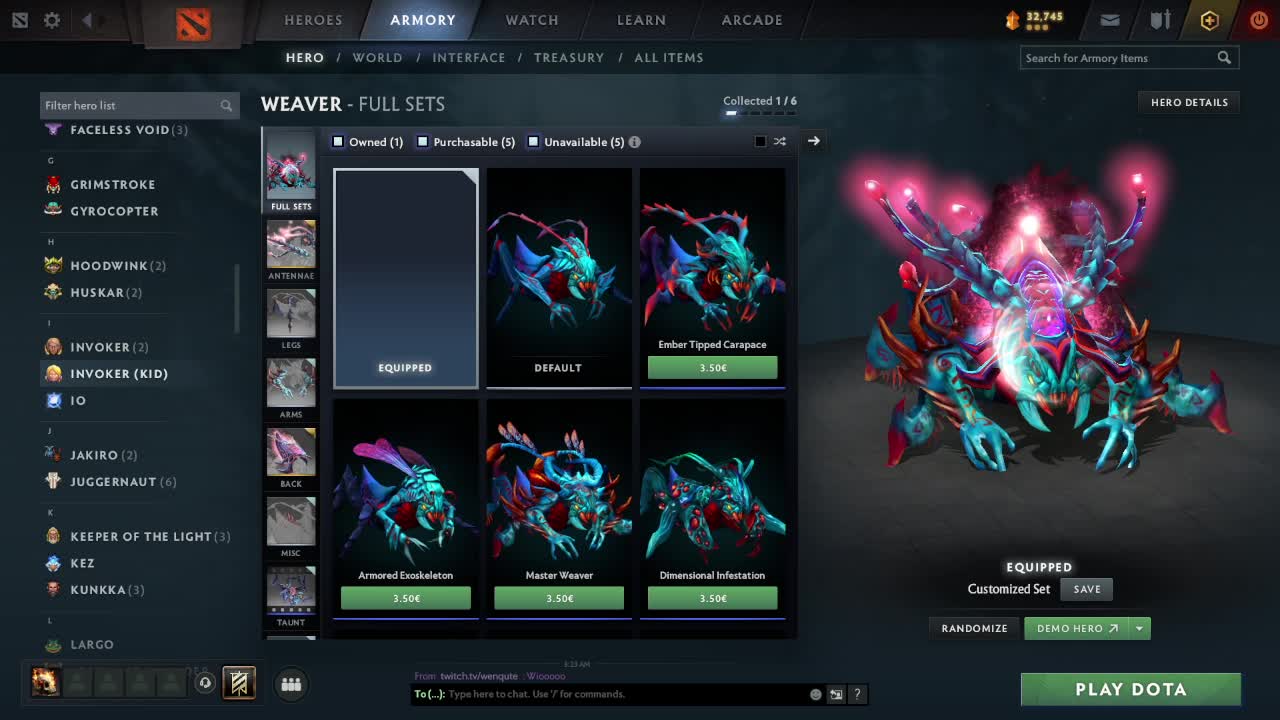Open Hero Details panel
1280x720 pixels.
[x=1189, y=102]
